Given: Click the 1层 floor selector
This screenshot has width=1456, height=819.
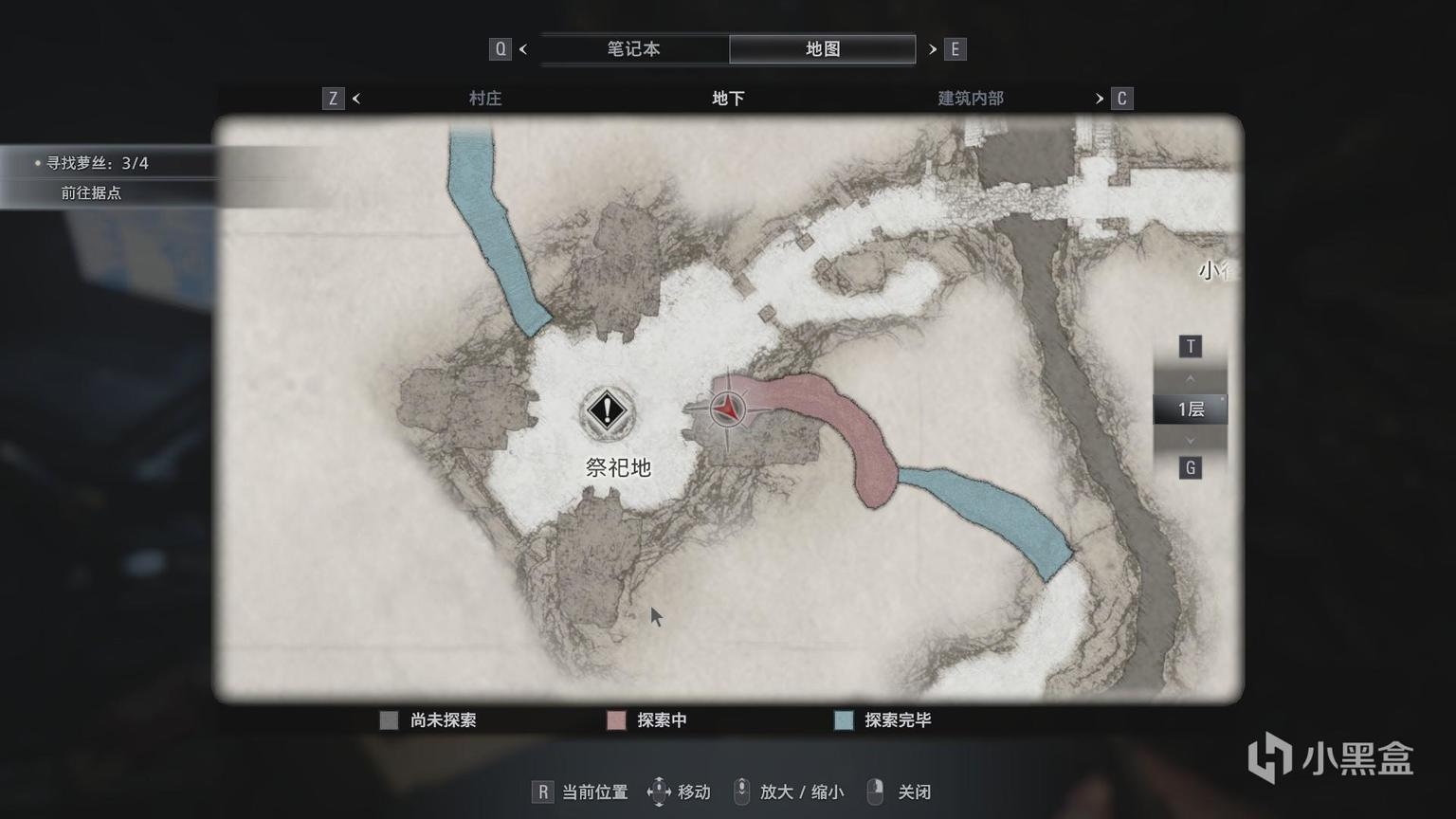Looking at the screenshot, I should pyautogui.click(x=1190, y=409).
